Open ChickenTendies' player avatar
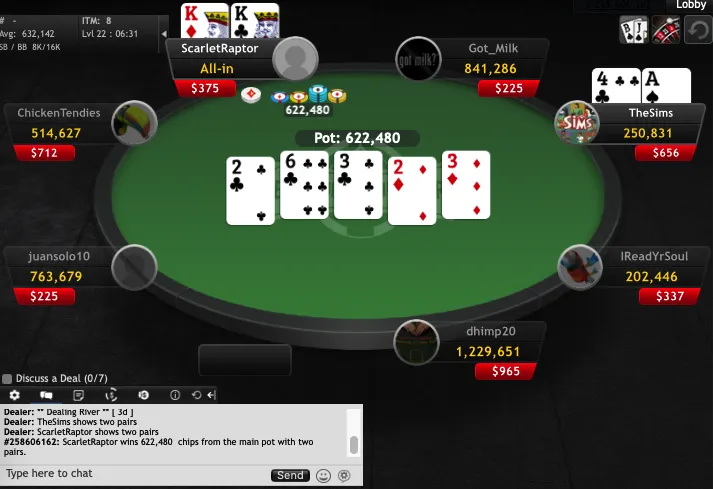Screen dimensions: 713x489 tap(134, 123)
